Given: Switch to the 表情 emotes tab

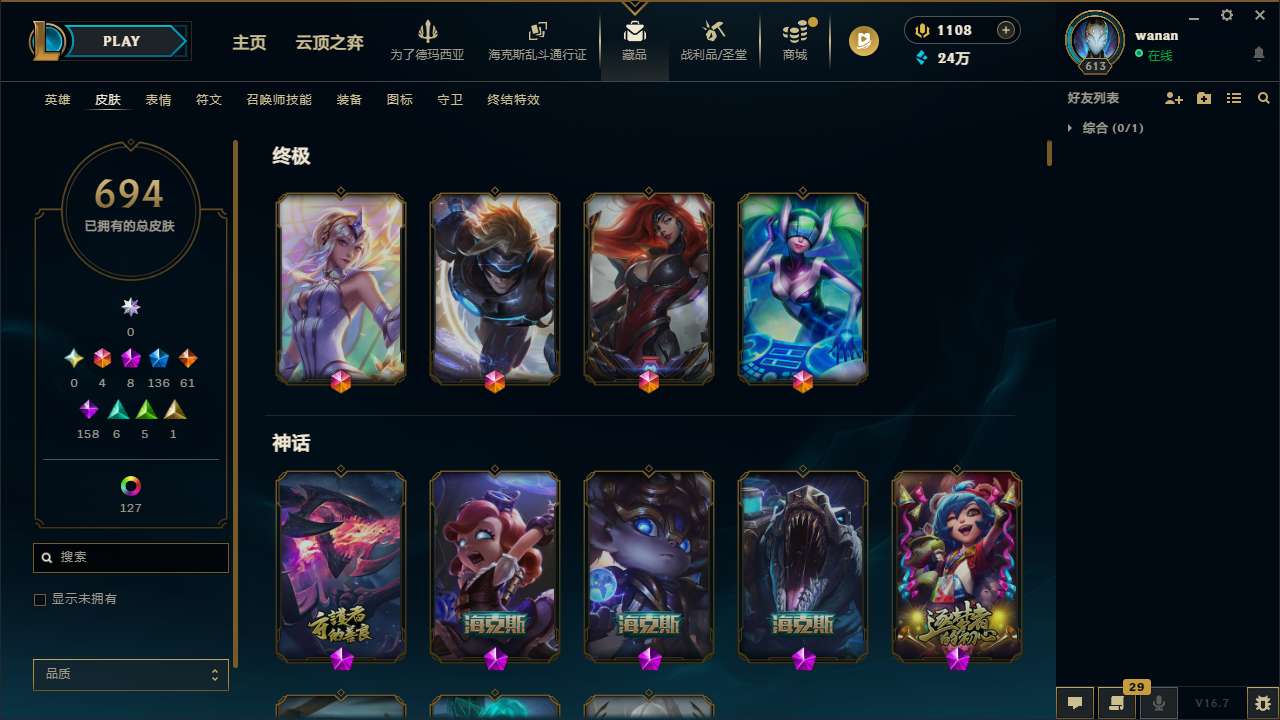Looking at the screenshot, I should 158,100.
